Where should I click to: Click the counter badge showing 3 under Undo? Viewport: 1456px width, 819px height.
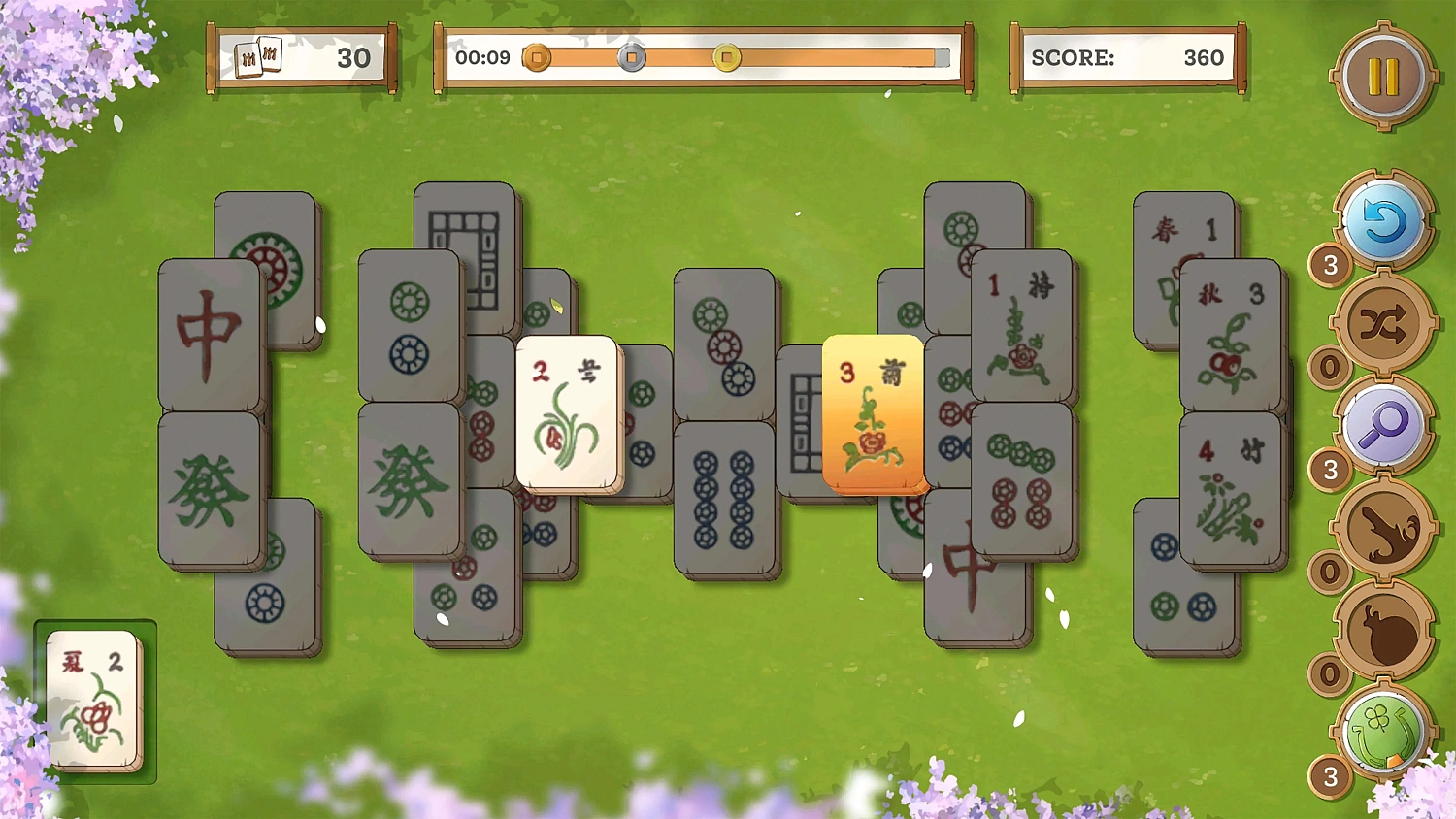(x=1331, y=267)
